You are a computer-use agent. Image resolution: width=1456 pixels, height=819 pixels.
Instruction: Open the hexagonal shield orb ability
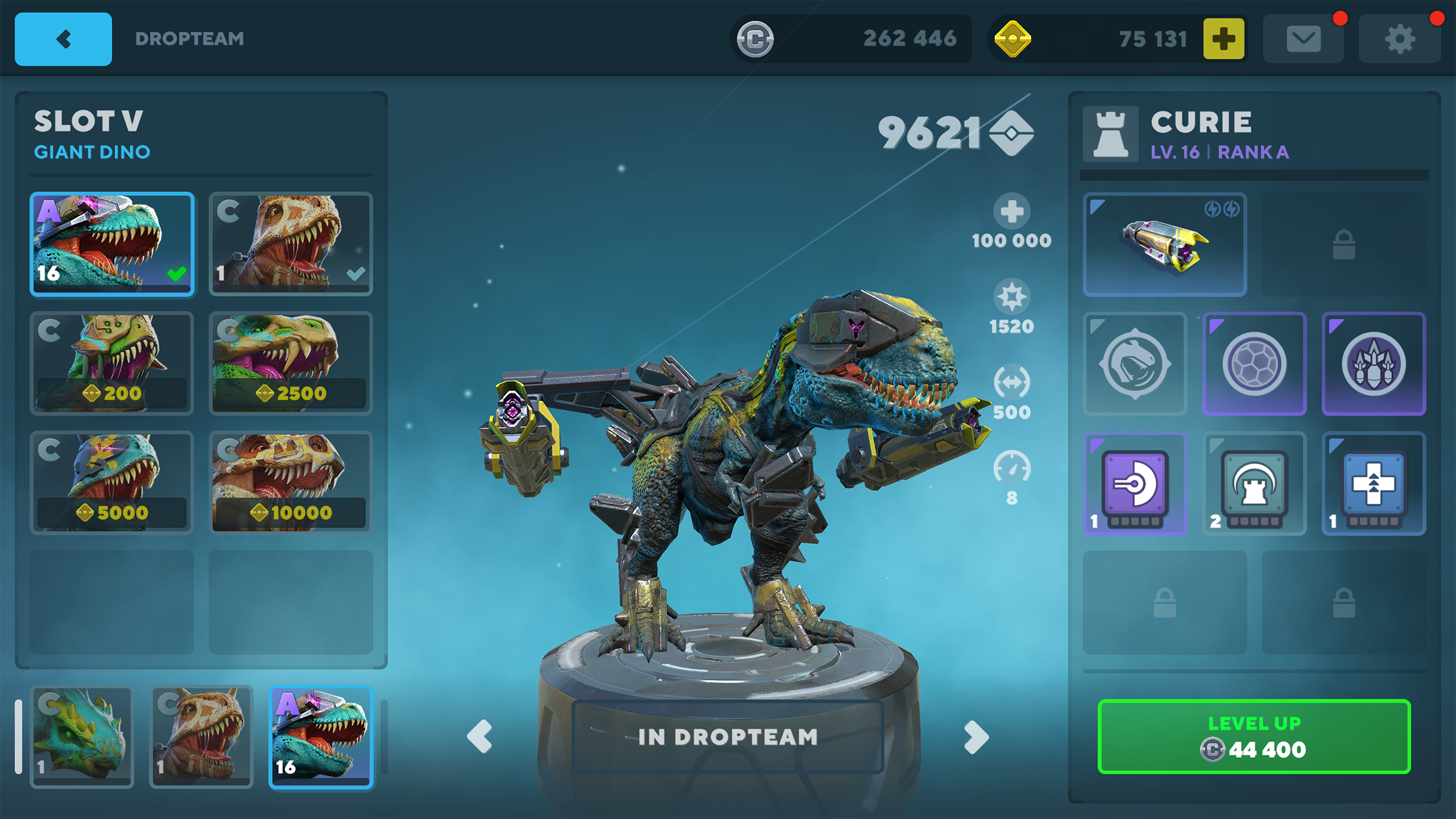[1254, 365]
